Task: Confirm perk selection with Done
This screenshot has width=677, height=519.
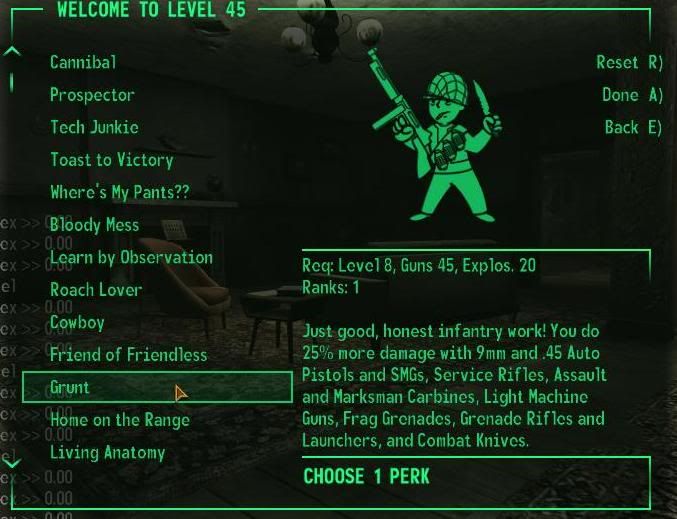Action: click(x=632, y=95)
